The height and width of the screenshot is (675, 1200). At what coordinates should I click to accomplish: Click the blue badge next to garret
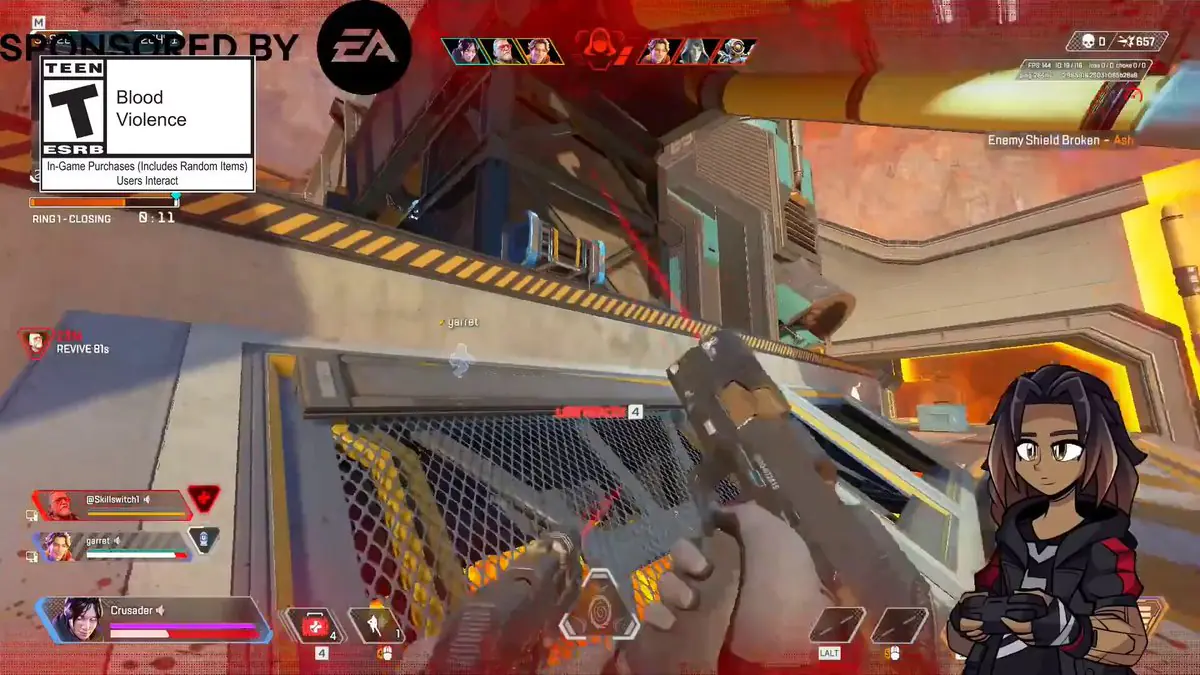tap(203, 540)
